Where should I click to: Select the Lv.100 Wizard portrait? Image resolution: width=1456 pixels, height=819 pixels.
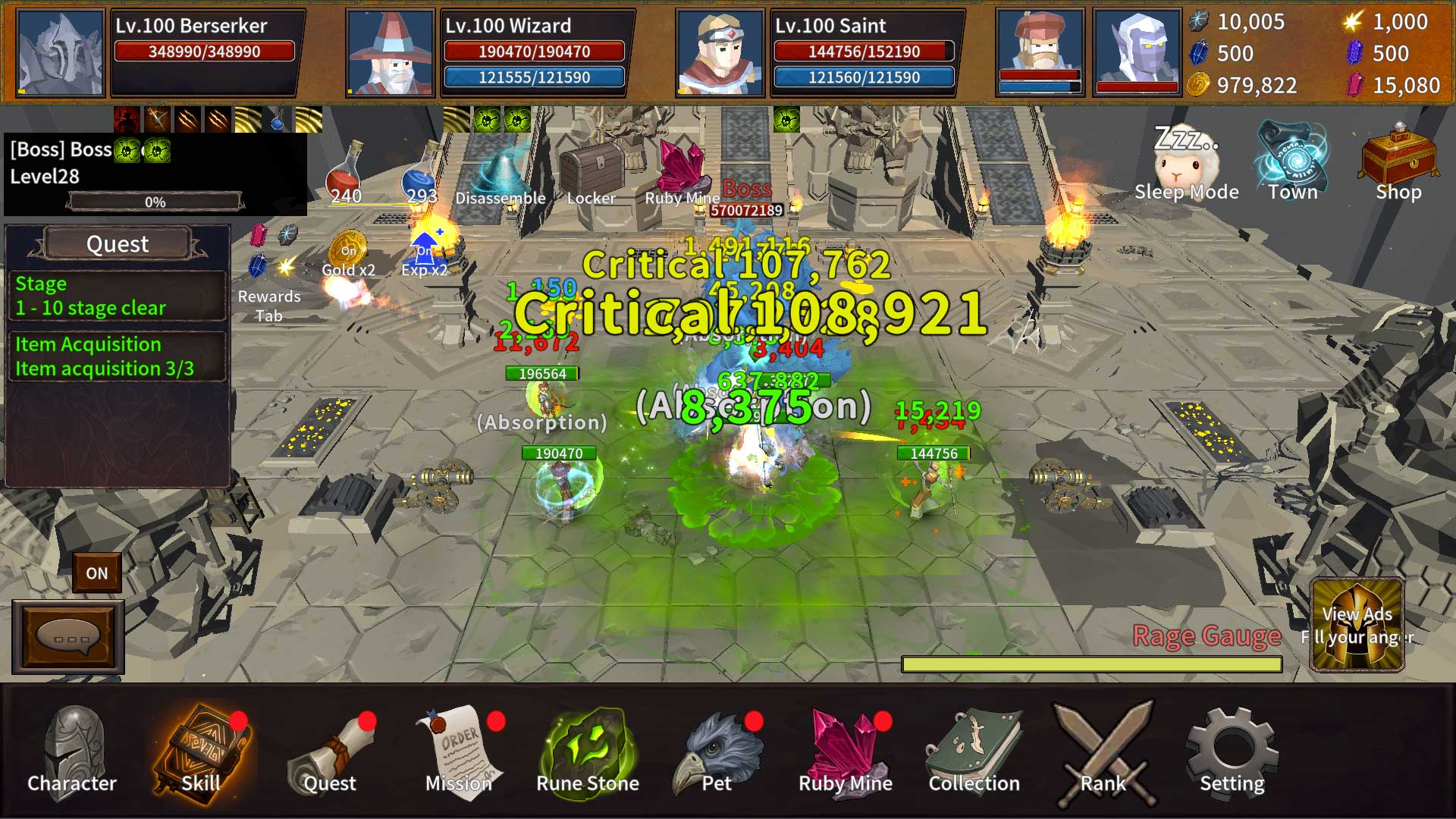pyautogui.click(x=391, y=53)
